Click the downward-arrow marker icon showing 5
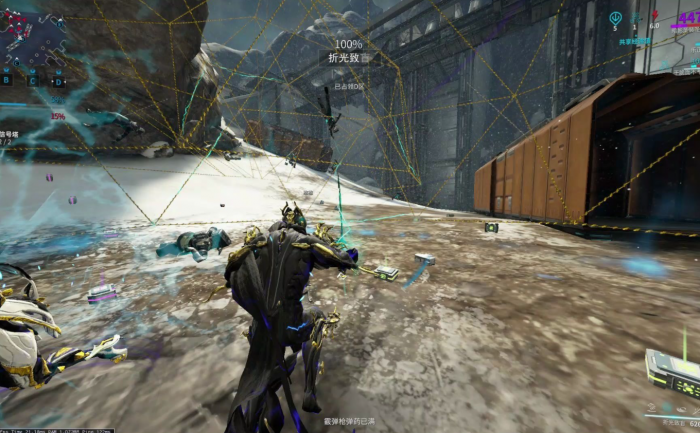Image resolution: width=700 pixels, height=433 pixels. [x=615, y=17]
